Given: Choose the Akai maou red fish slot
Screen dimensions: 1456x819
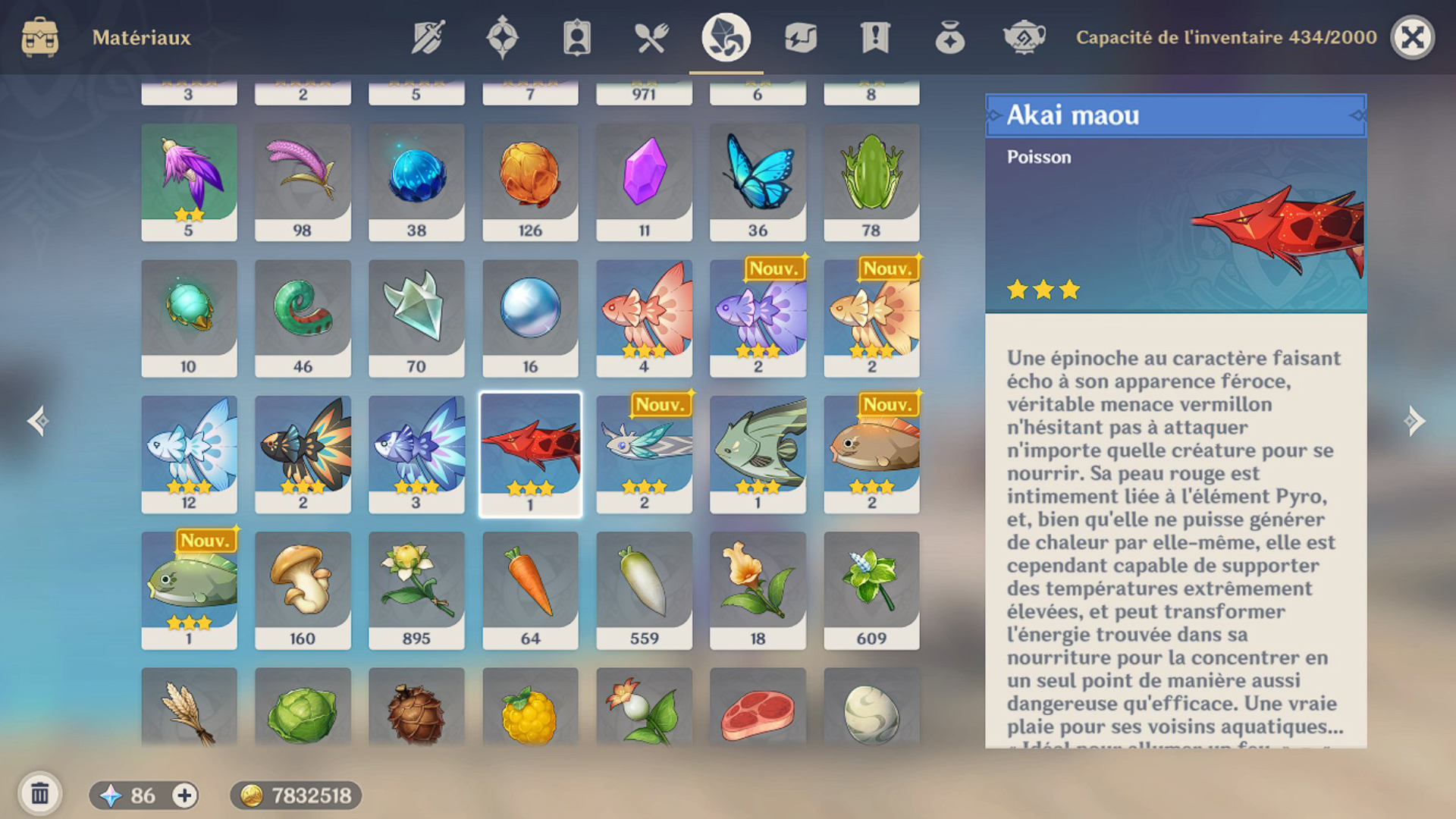Looking at the screenshot, I should [x=530, y=453].
